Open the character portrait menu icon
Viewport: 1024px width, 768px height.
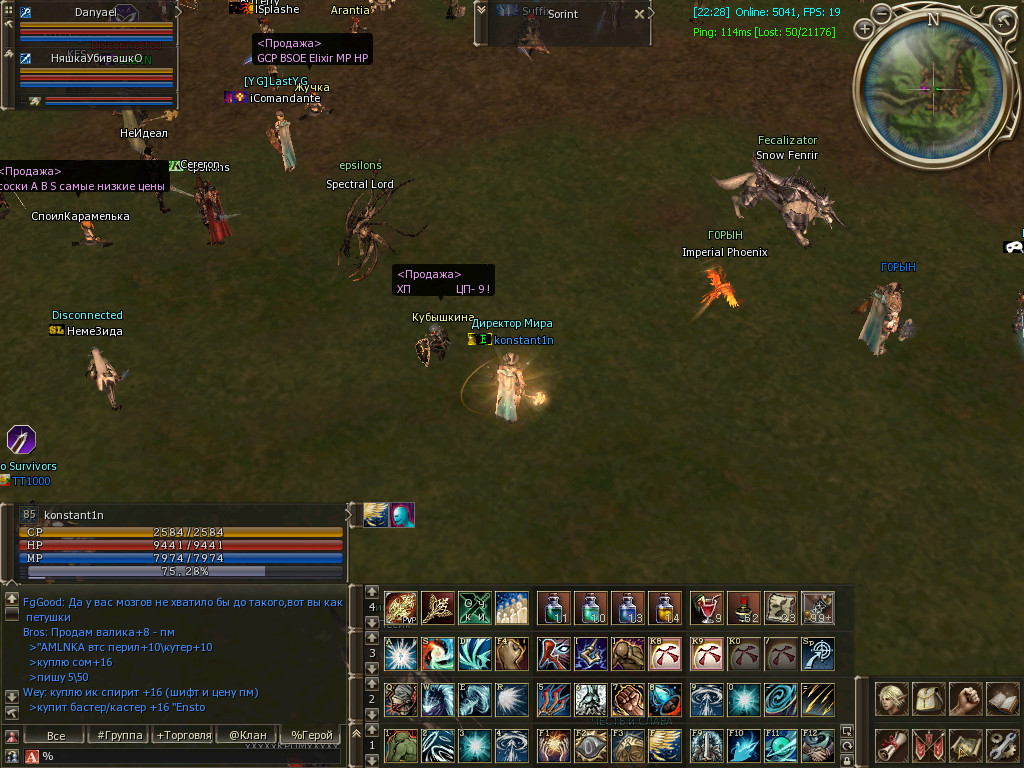(x=892, y=699)
